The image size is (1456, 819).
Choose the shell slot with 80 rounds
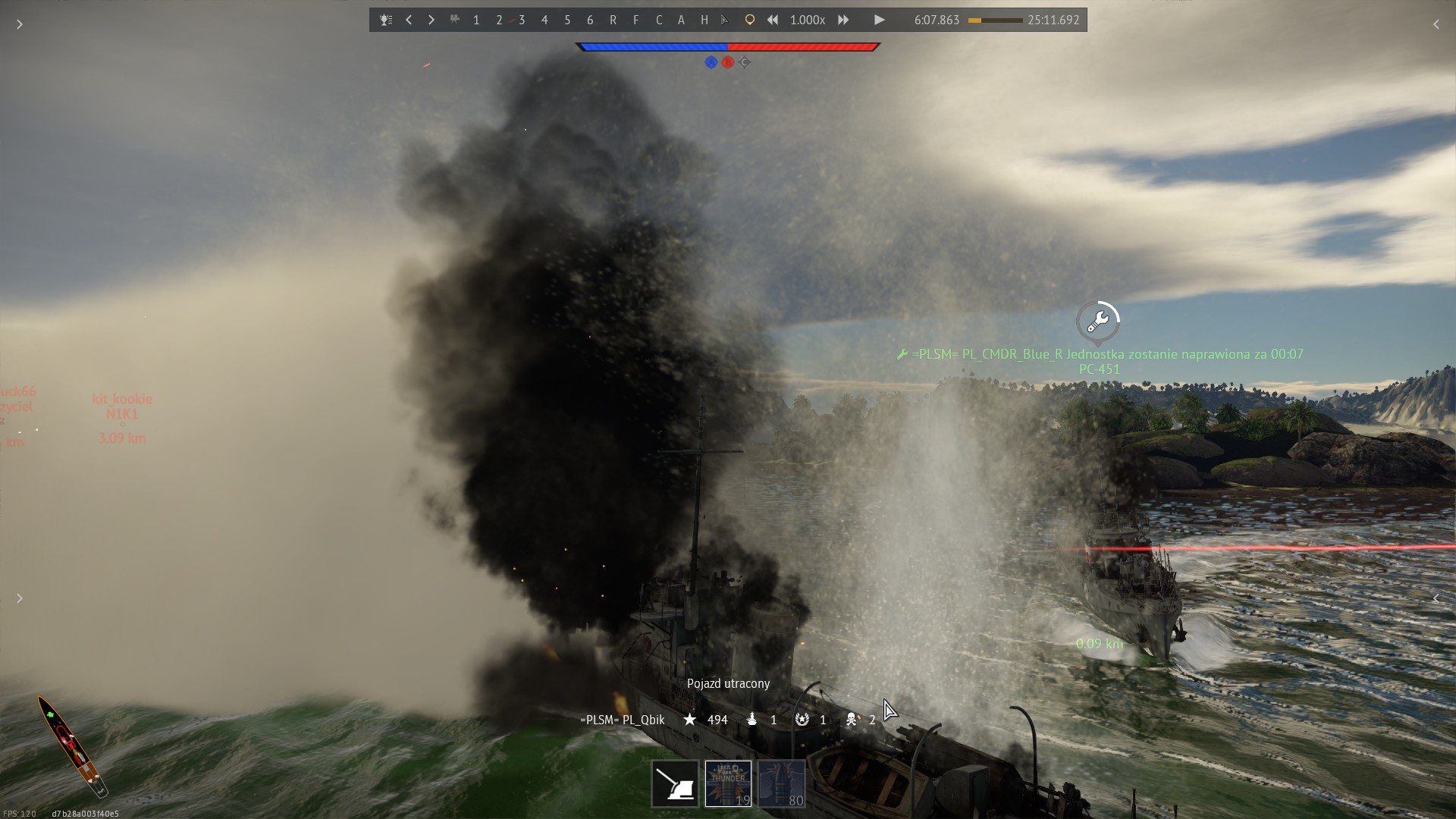781,784
